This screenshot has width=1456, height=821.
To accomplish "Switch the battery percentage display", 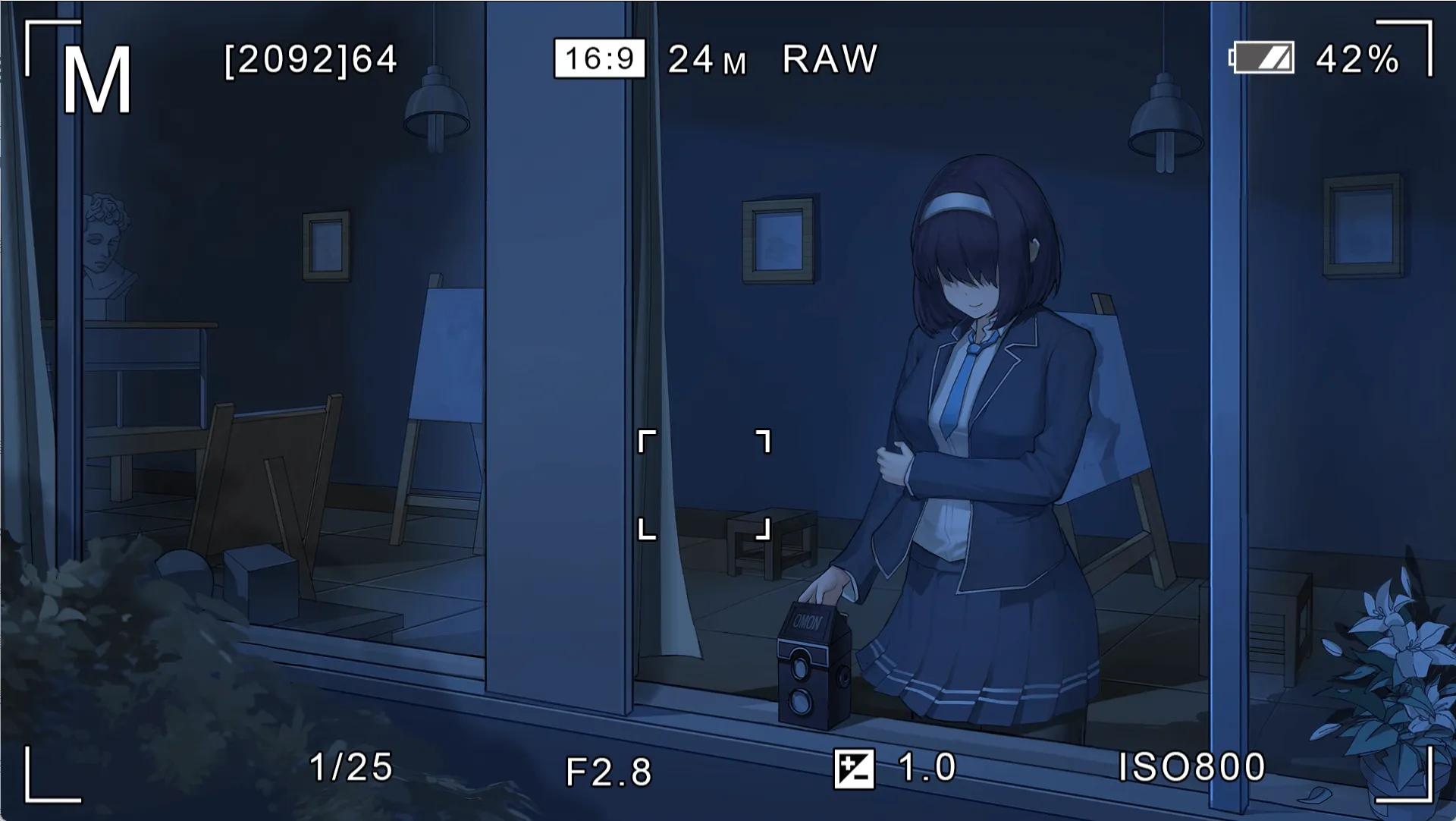I will 1357,59.
